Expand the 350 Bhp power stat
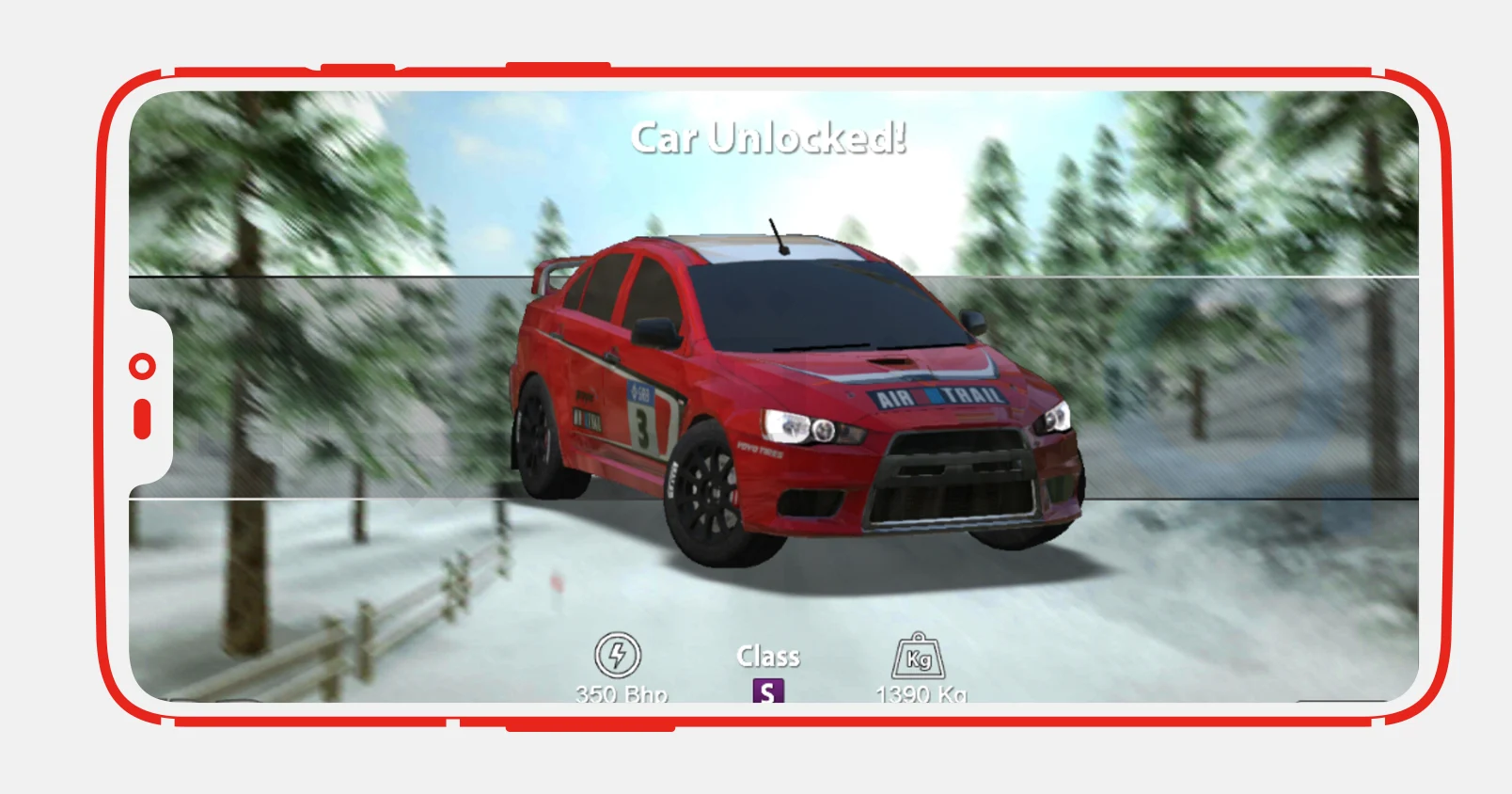This screenshot has height=794, width=1512. coord(621,694)
